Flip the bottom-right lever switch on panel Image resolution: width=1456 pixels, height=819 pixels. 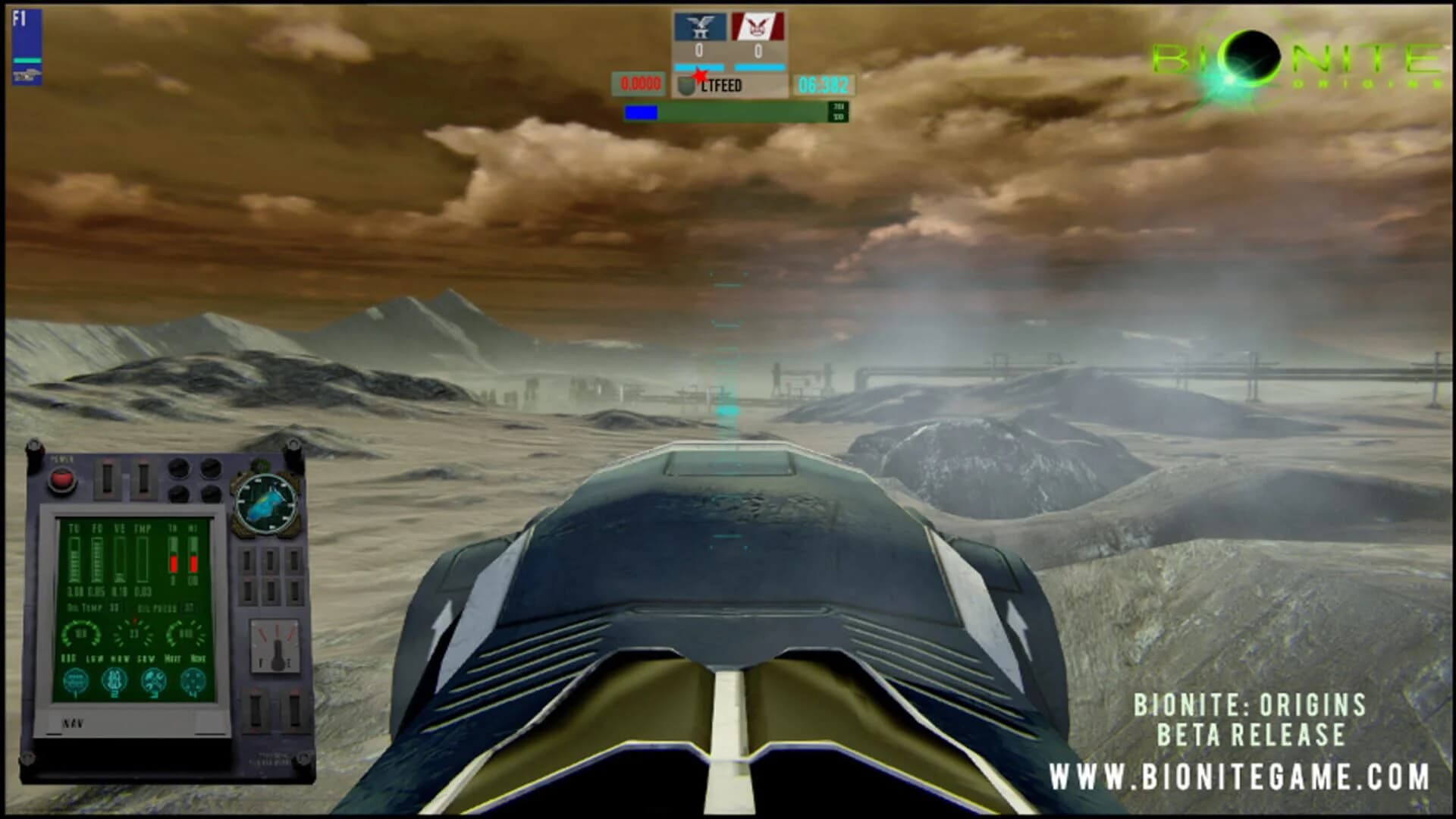pyautogui.click(x=296, y=713)
